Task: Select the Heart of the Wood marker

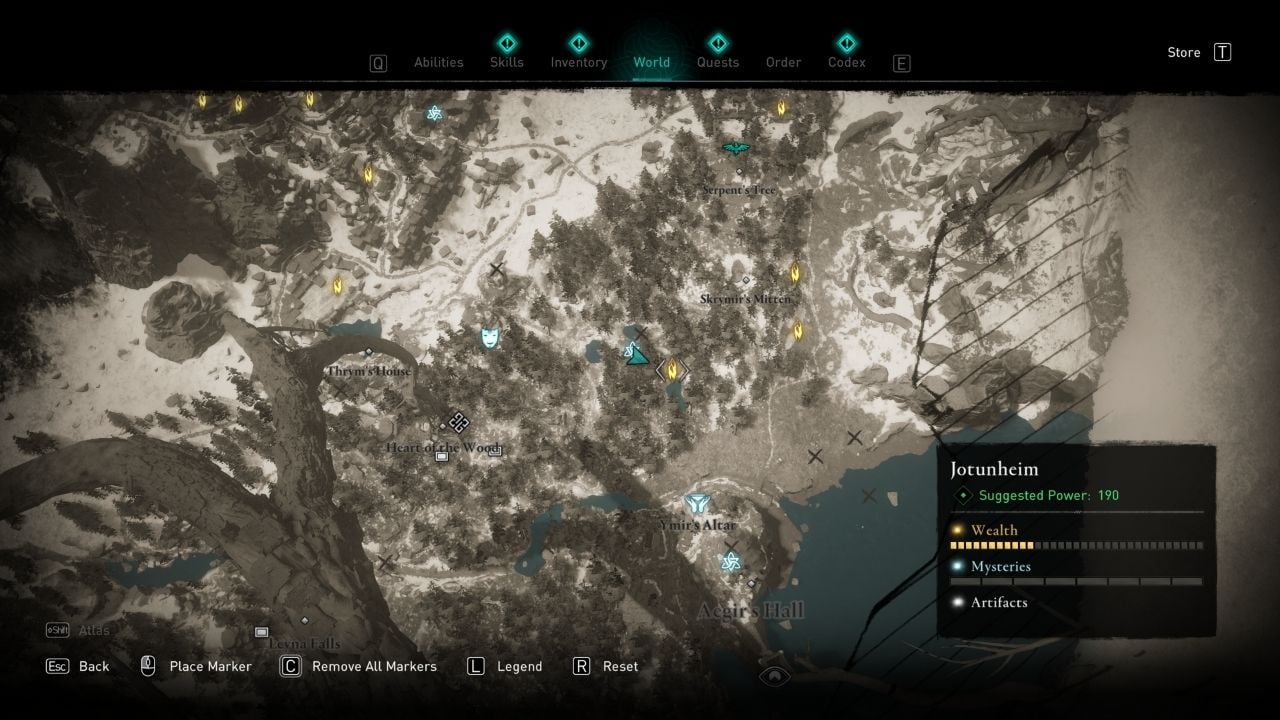Action: click(458, 422)
